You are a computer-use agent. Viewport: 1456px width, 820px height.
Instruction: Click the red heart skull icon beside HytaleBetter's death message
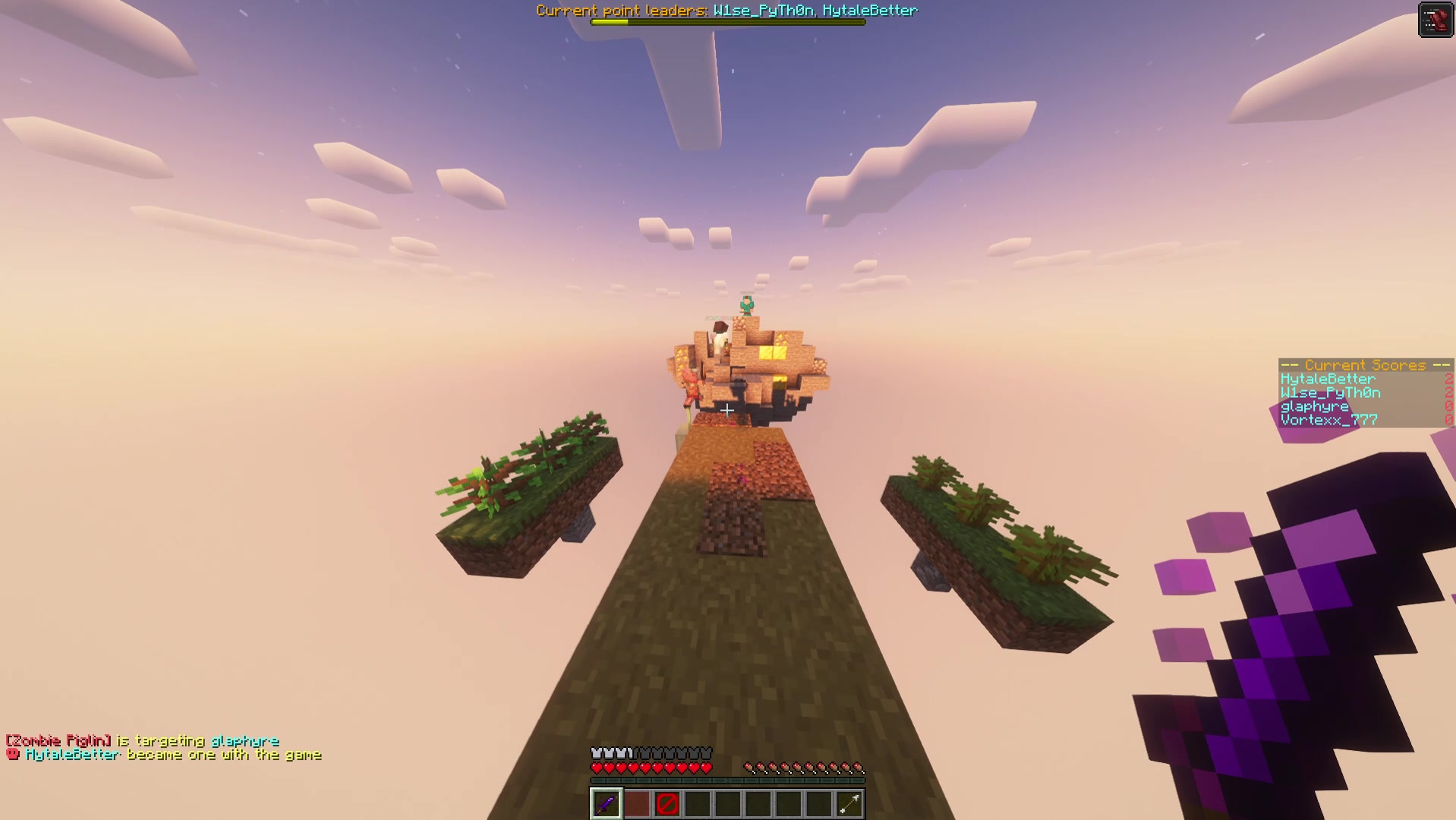(x=11, y=755)
